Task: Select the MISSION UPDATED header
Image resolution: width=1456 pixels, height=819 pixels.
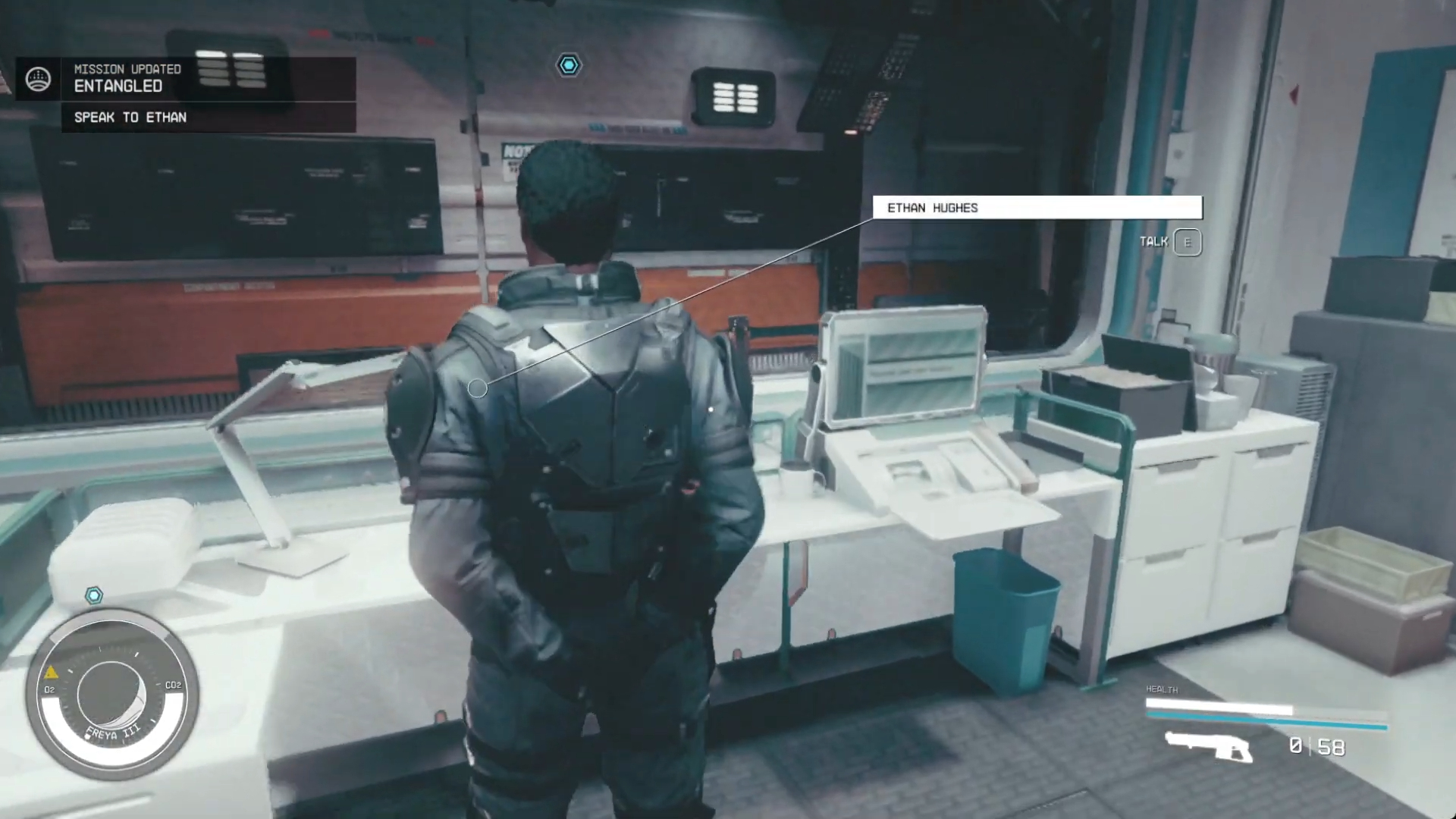Action: point(127,68)
